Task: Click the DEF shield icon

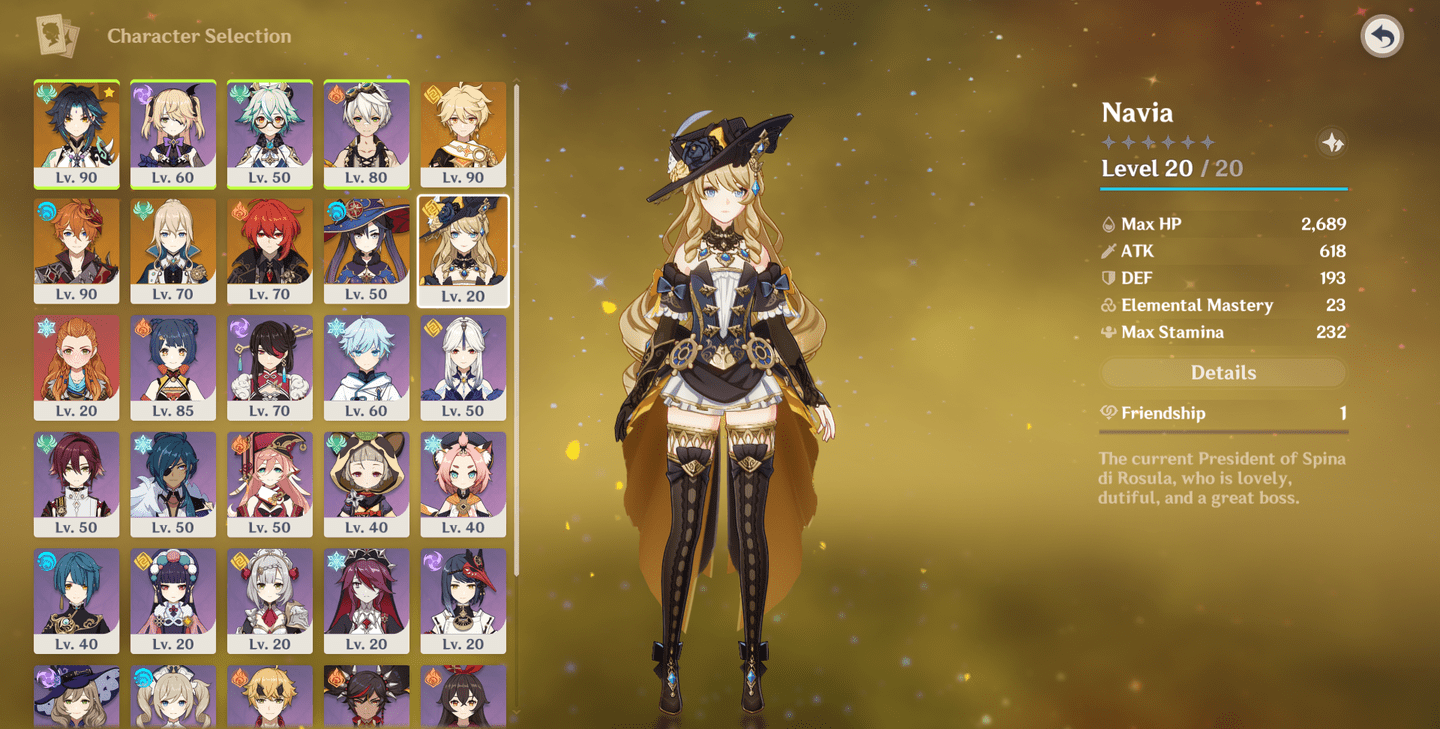Action: (x=1109, y=277)
